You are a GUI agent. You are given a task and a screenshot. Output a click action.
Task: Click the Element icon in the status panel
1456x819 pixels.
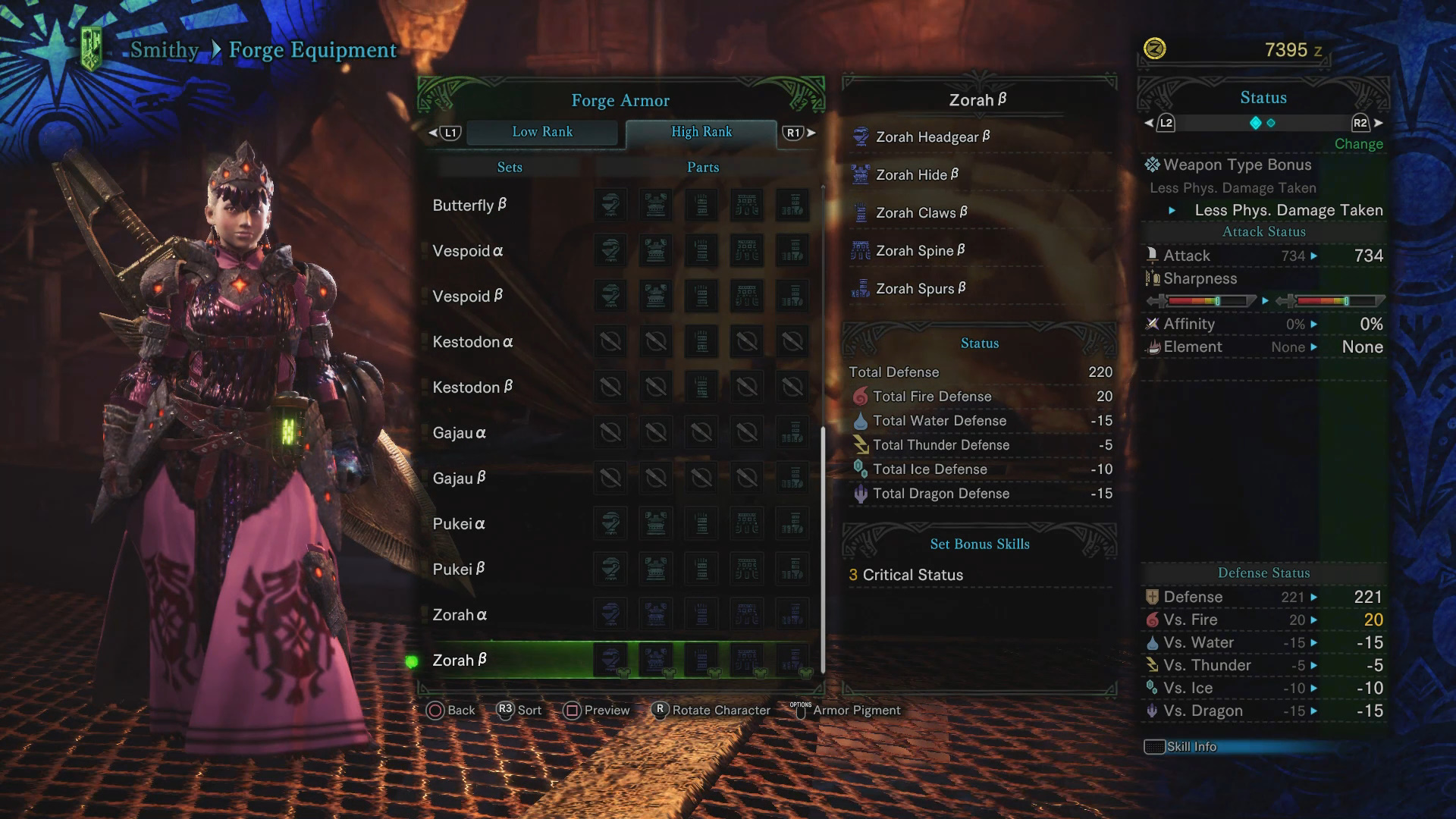pyautogui.click(x=1154, y=347)
